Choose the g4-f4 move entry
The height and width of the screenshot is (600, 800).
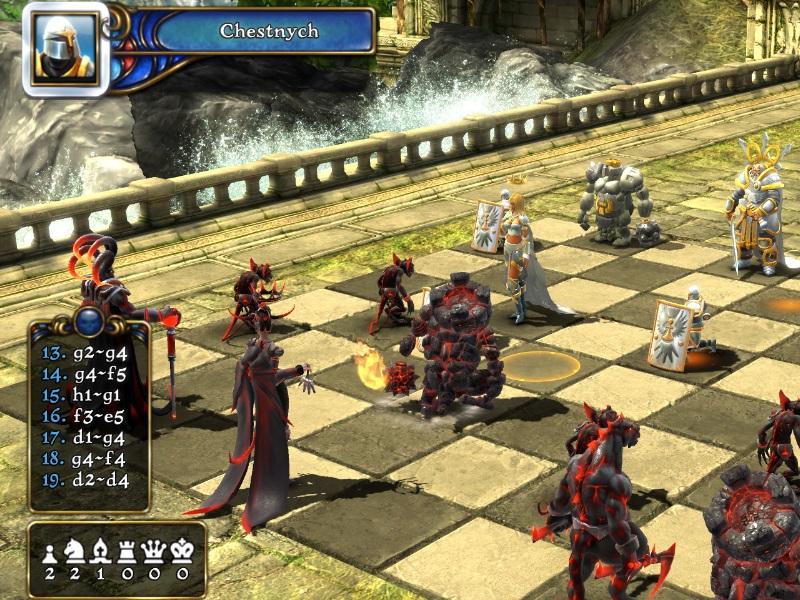click(x=85, y=458)
